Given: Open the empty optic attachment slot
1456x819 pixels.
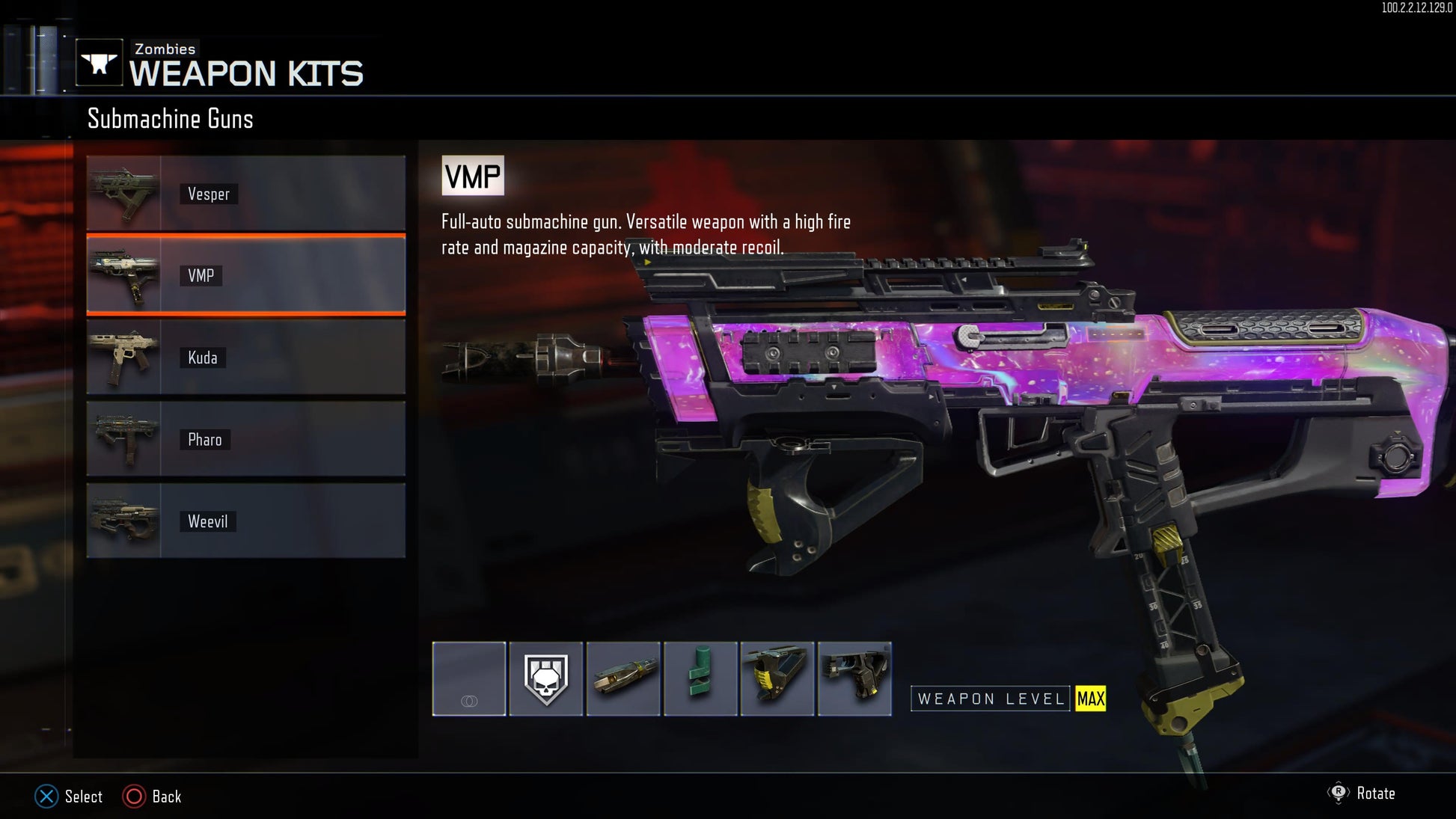Looking at the screenshot, I should (x=469, y=678).
